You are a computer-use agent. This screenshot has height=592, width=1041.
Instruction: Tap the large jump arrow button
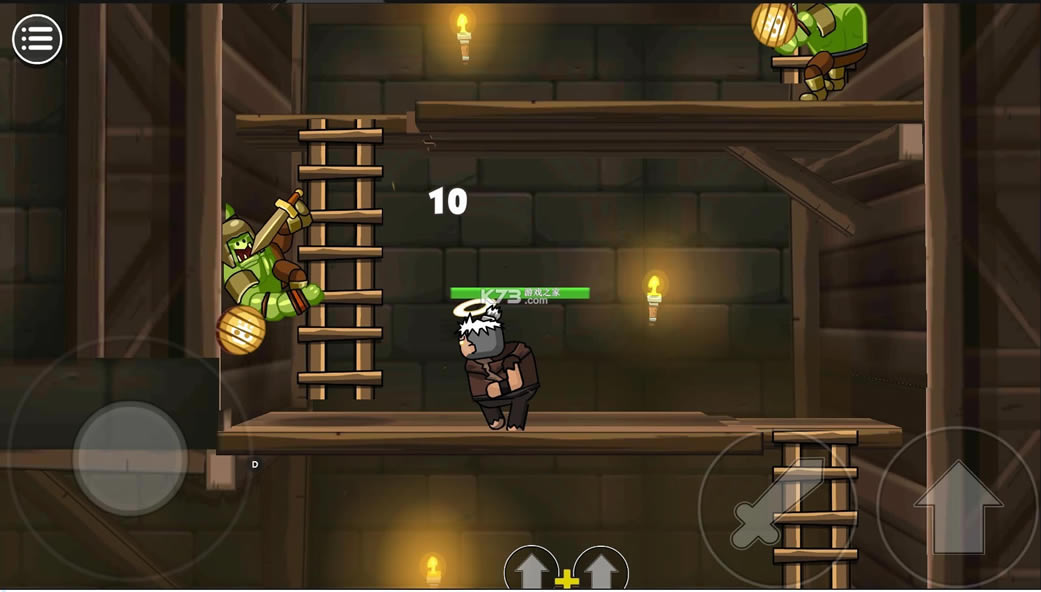(x=958, y=507)
